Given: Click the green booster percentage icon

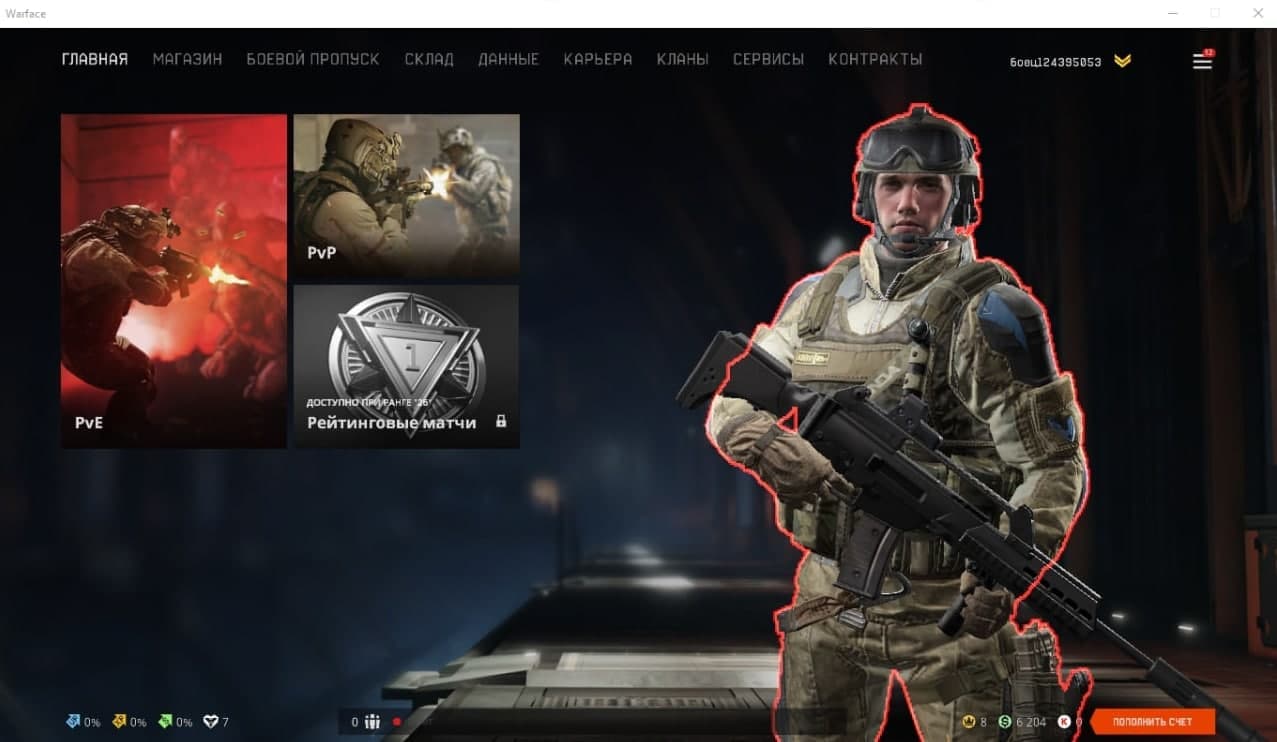Looking at the screenshot, I should (x=165, y=721).
